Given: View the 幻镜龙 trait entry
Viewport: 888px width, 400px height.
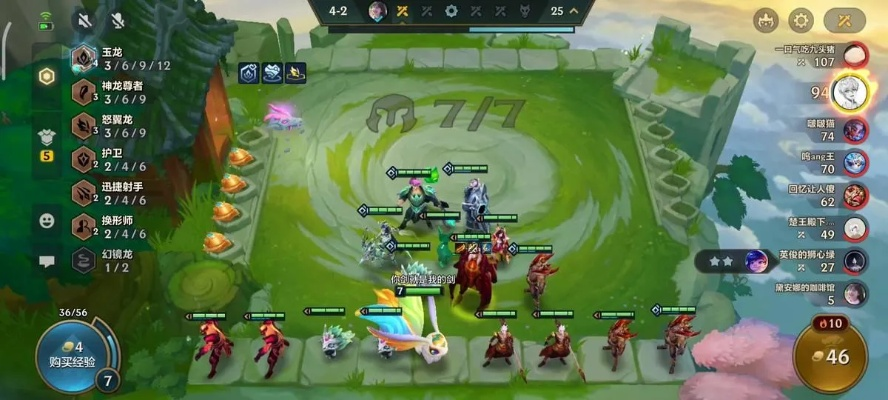Looking at the screenshot, I should 115,260.
